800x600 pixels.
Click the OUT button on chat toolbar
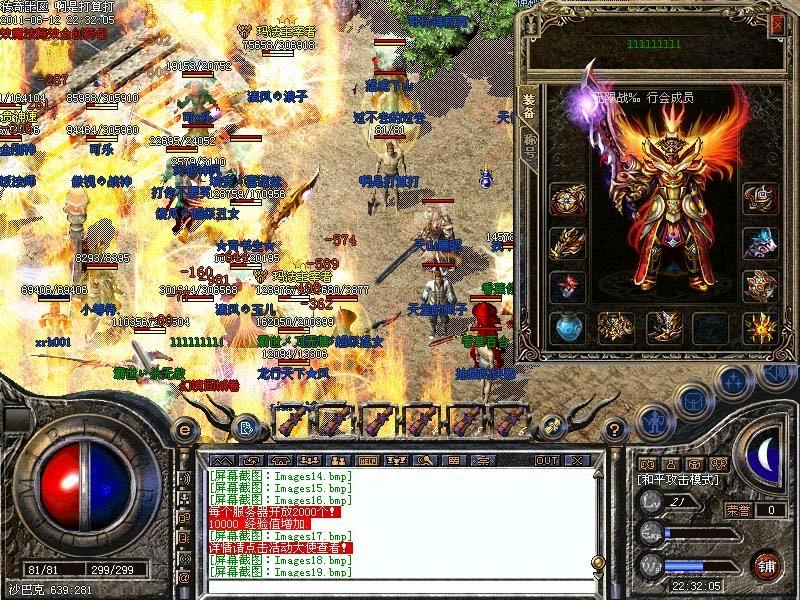[x=546, y=460]
